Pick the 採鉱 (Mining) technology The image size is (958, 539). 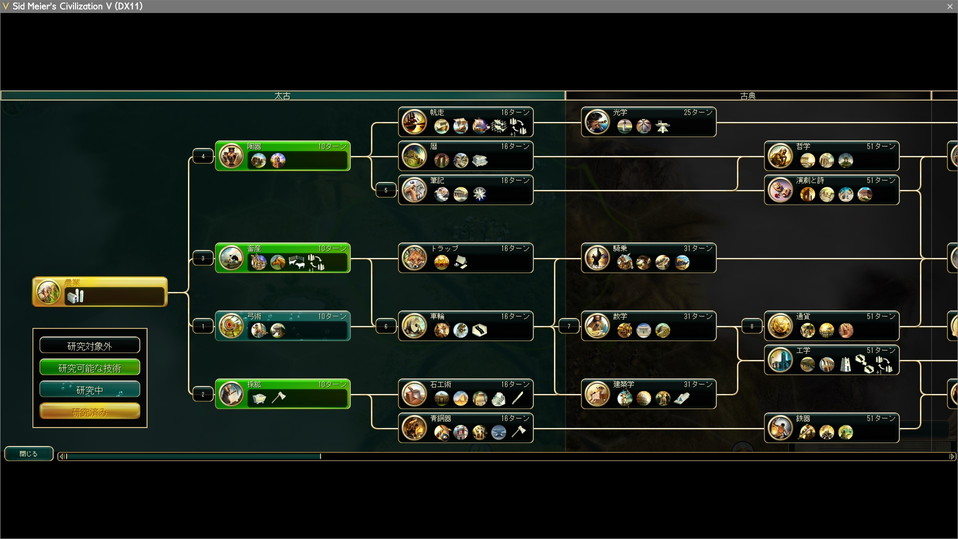tap(283, 394)
